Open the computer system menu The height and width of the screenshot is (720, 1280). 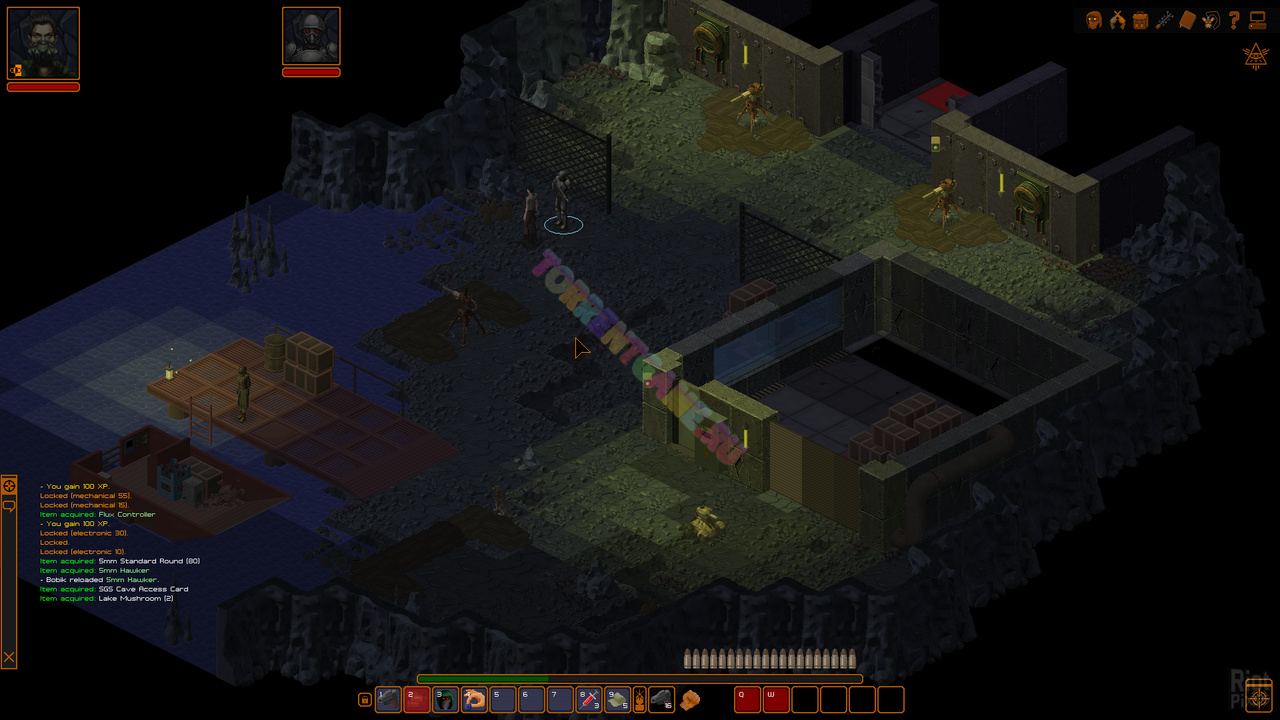click(1257, 20)
